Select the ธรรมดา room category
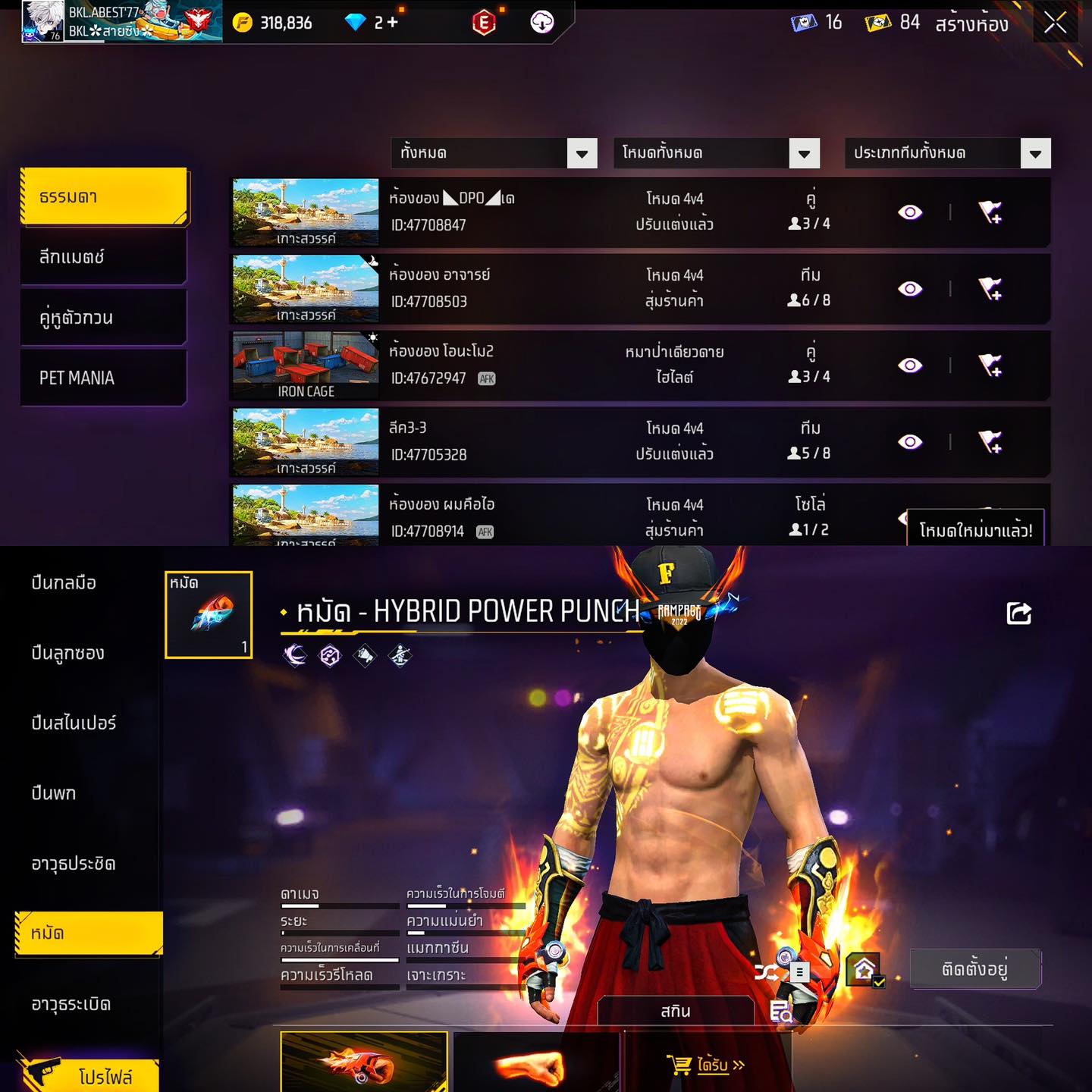Image resolution: width=1092 pixels, height=1092 pixels. coord(104,197)
